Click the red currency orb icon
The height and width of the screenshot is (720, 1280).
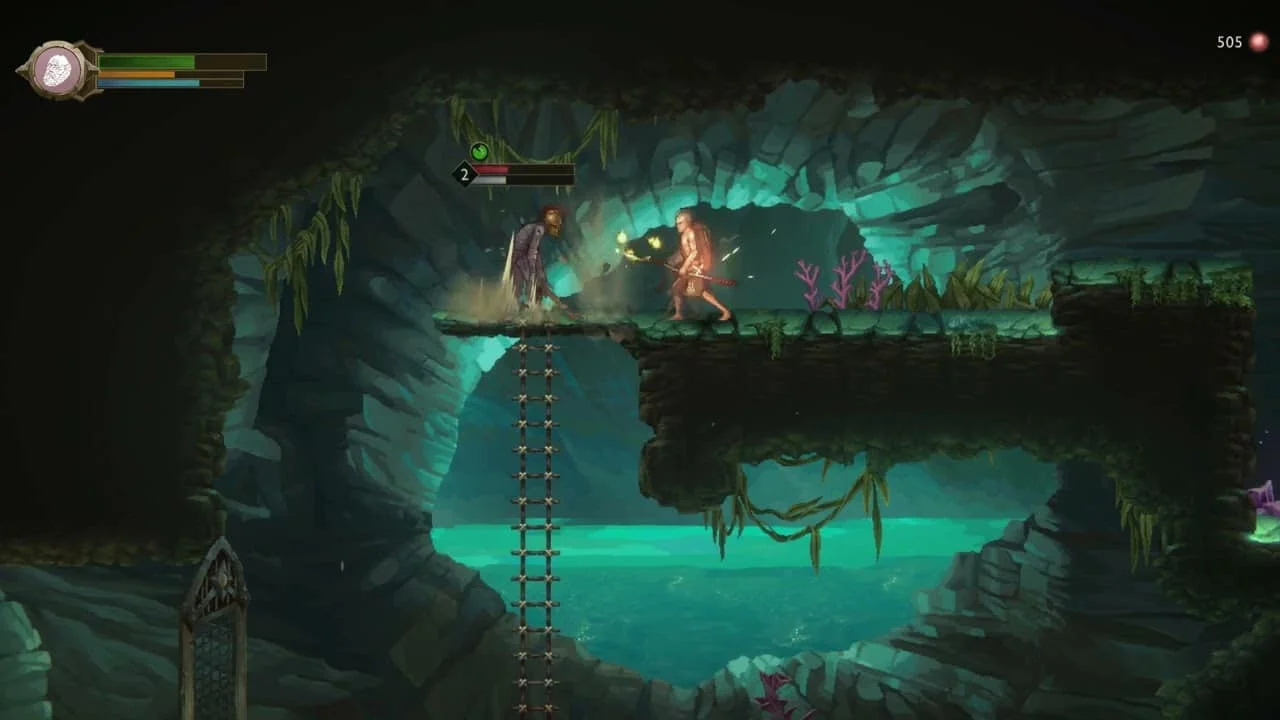(1259, 42)
